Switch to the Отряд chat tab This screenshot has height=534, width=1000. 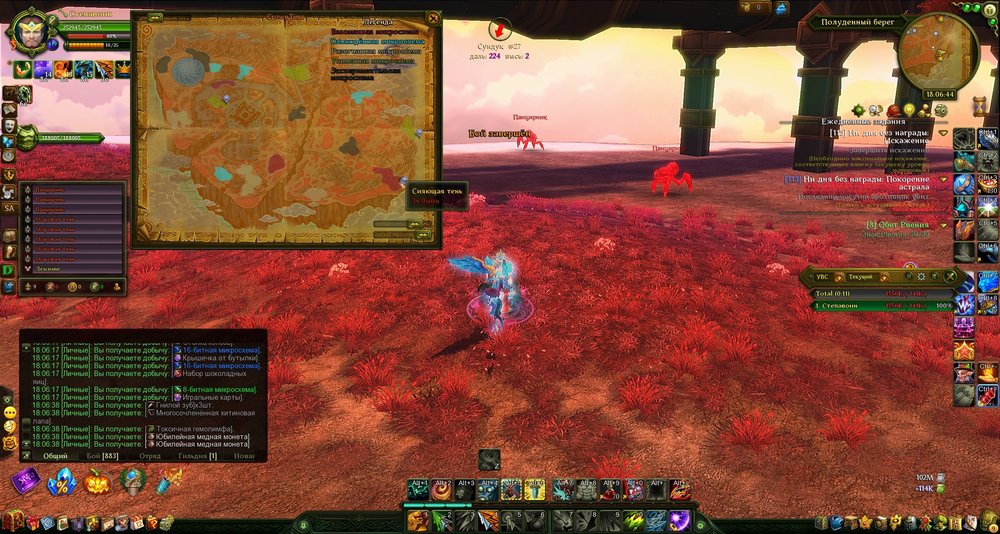(x=150, y=455)
